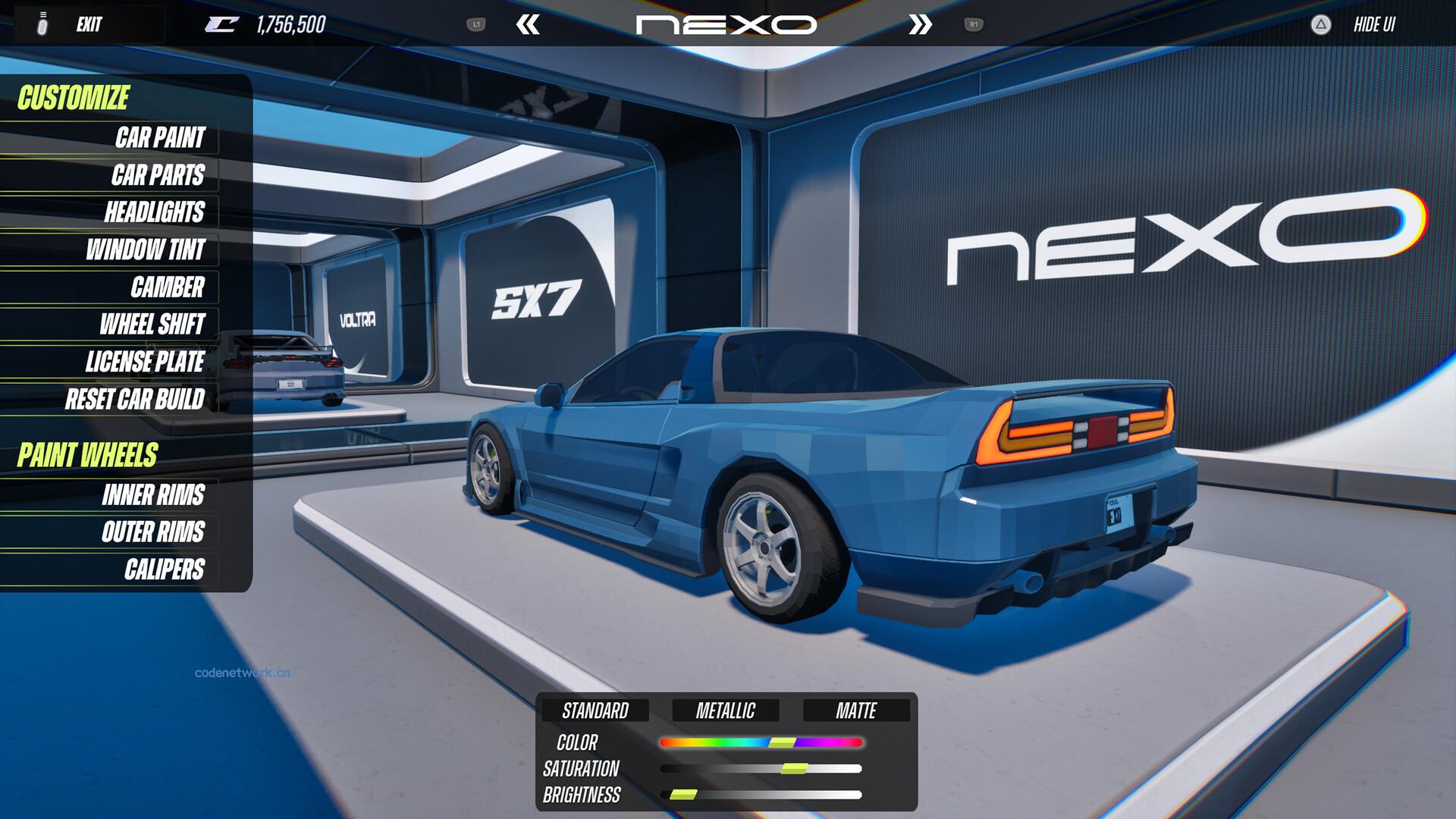This screenshot has width=1456, height=819.
Task: Edit the License Plate
Action: 145,361
